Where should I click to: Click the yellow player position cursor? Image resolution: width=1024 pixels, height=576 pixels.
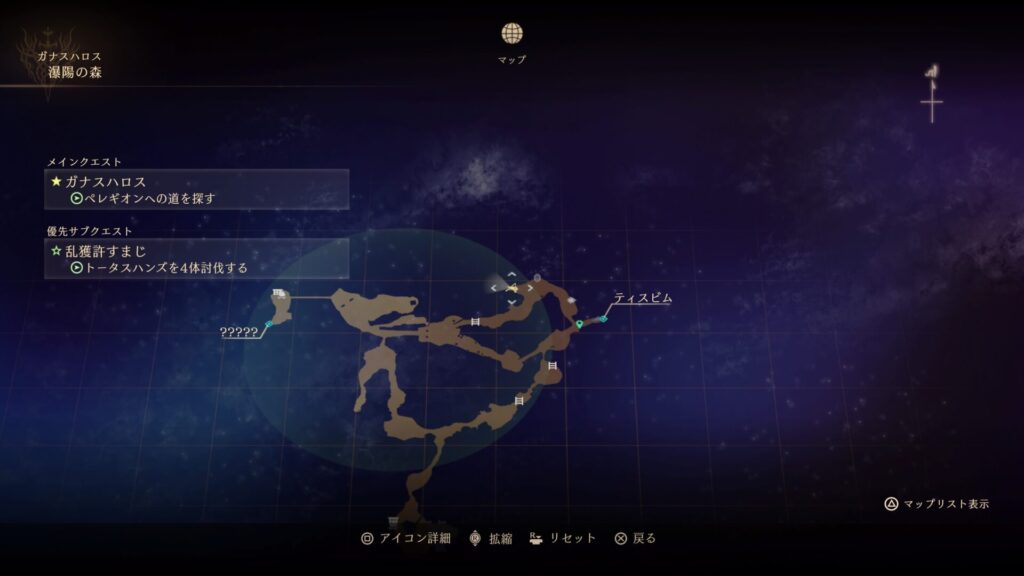coord(511,288)
